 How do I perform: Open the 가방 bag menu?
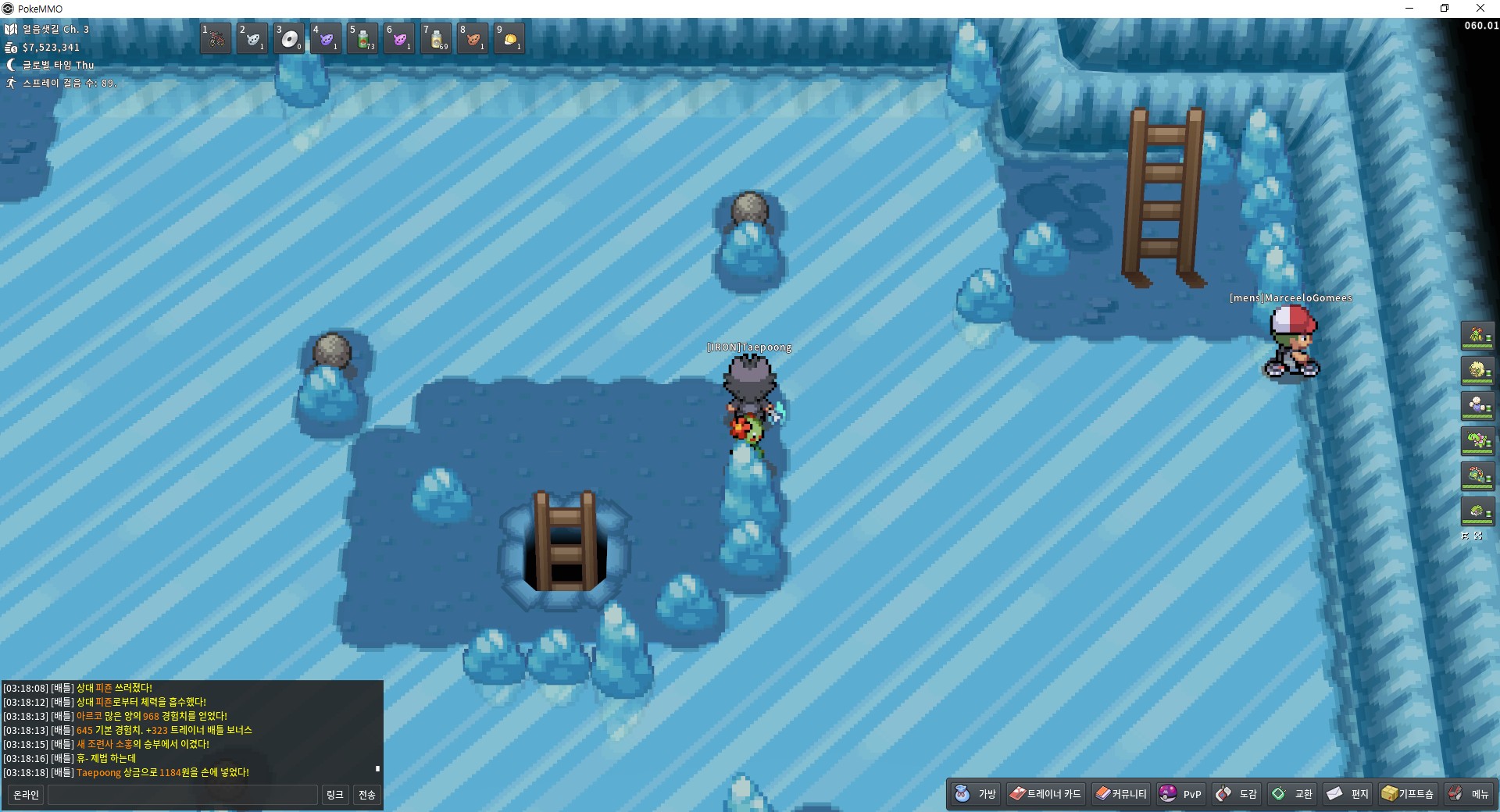pyautogui.click(x=976, y=794)
